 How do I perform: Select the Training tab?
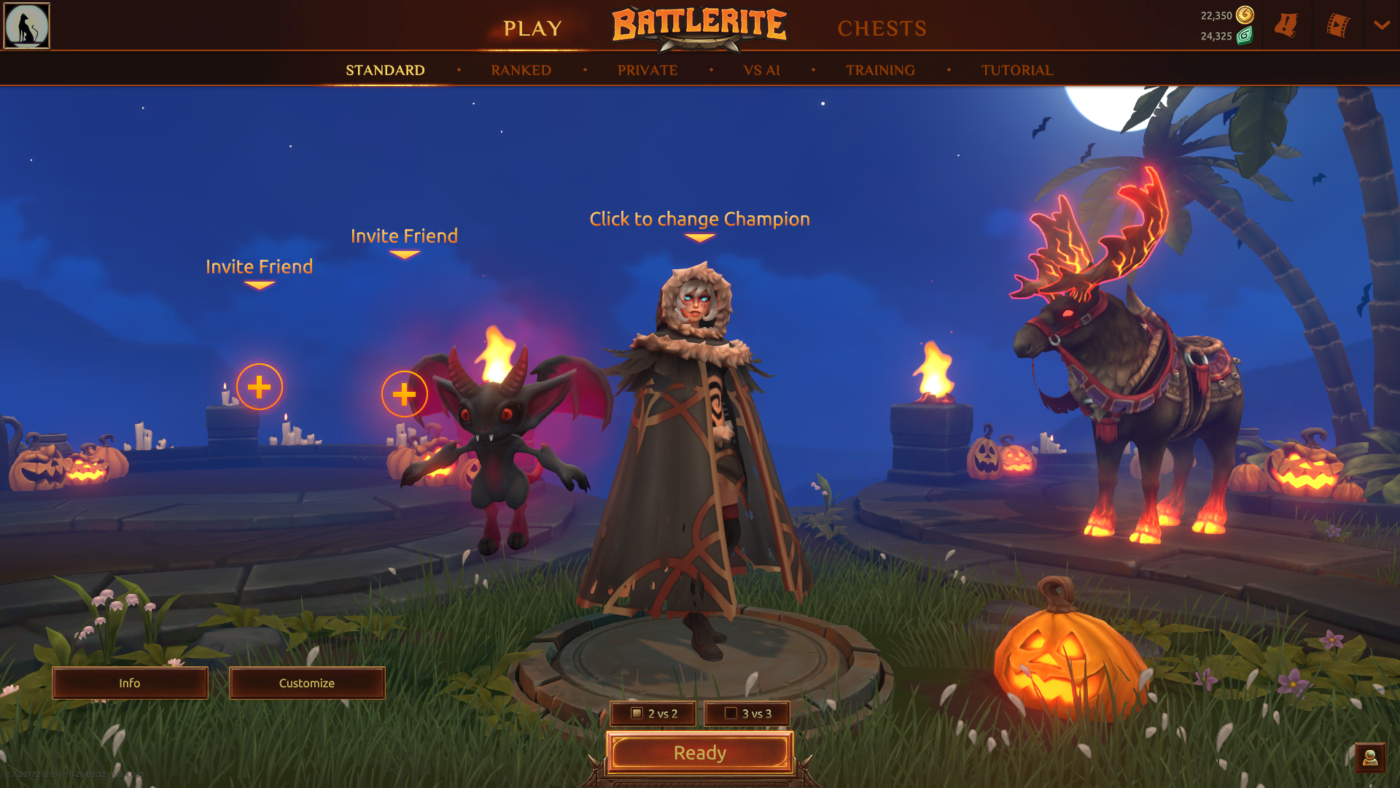[880, 69]
